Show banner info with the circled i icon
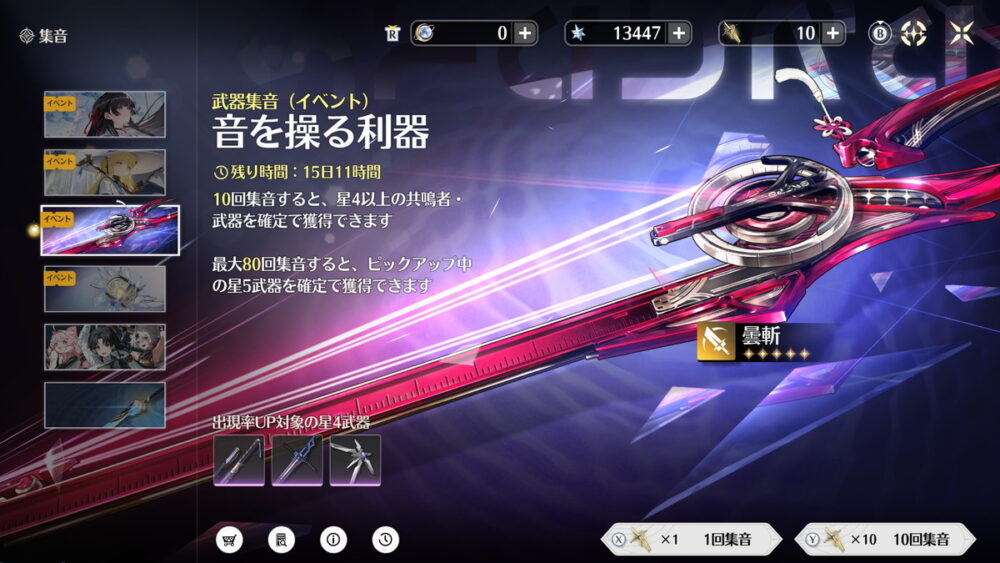This screenshot has width=1000, height=563. 334,540
